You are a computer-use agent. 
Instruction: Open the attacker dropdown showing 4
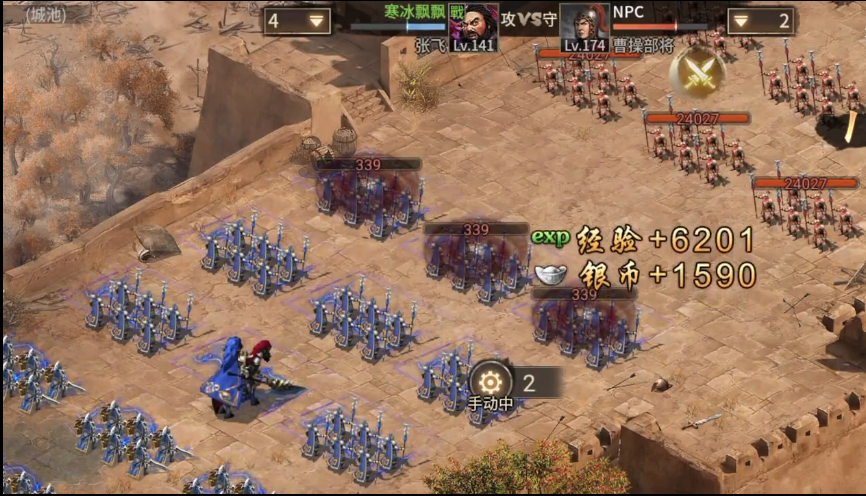pyautogui.click(x=297, y=20)
